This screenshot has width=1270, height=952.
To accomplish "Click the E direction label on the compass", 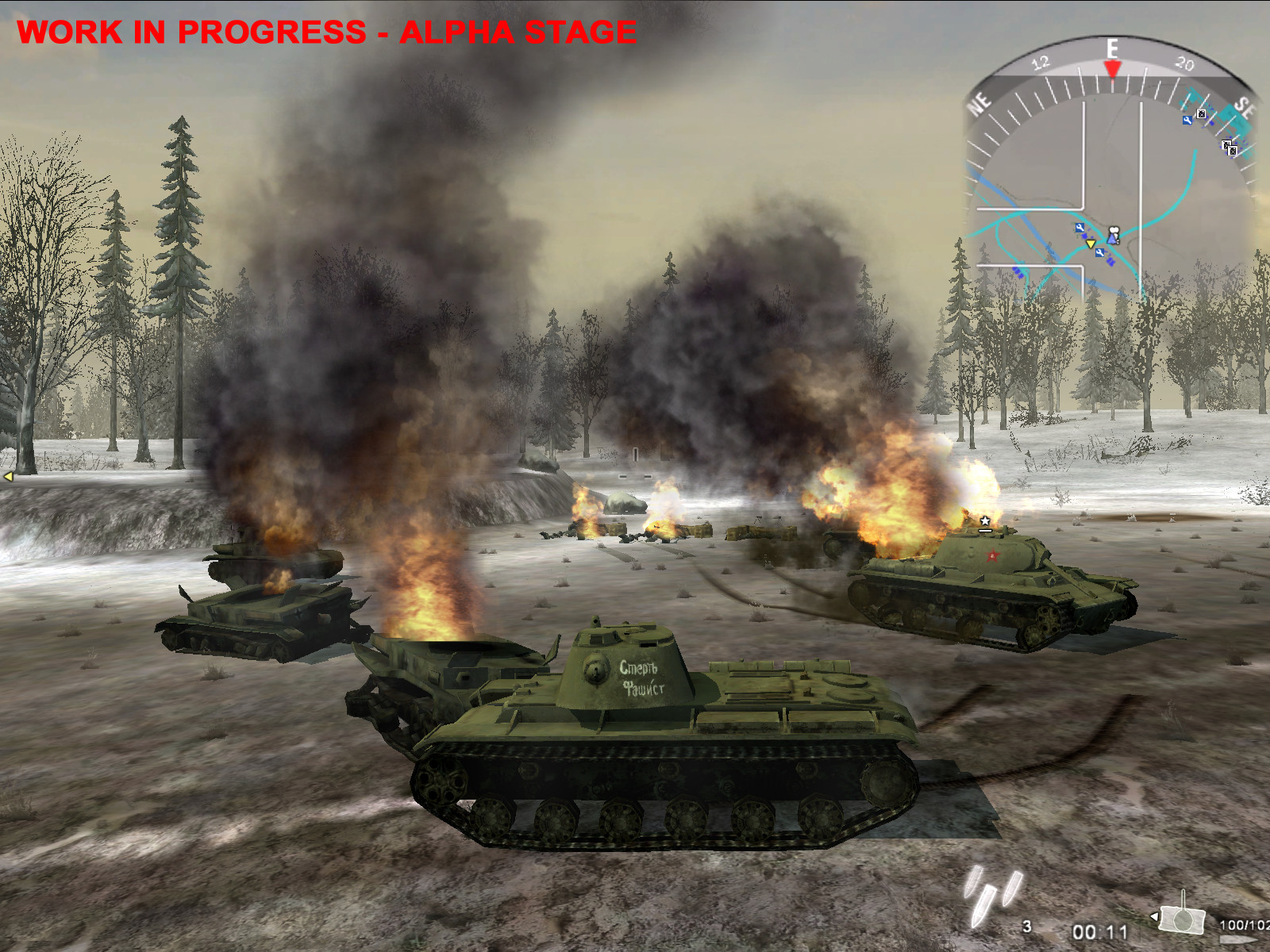I will [x=1111, y=46].
